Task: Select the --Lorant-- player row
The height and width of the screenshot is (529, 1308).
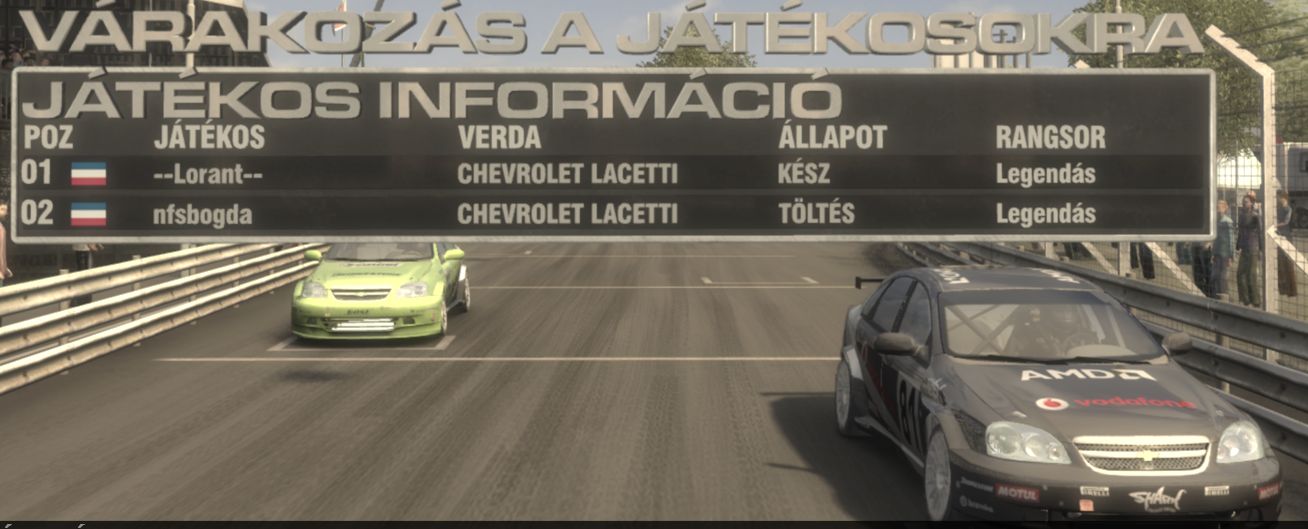Action: 610,174
